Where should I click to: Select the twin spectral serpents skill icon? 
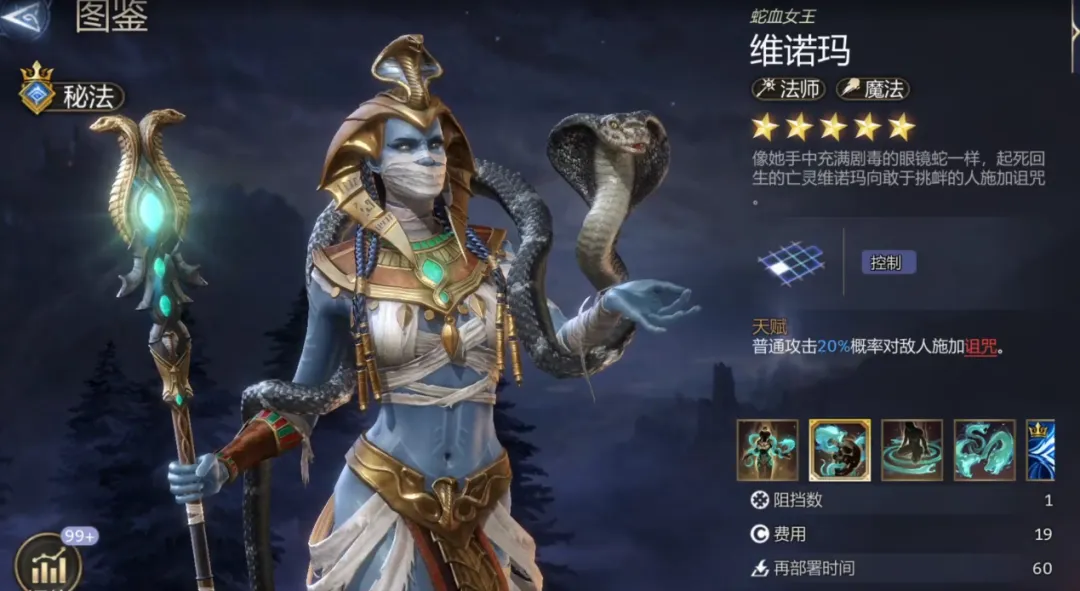pos(984,450)
